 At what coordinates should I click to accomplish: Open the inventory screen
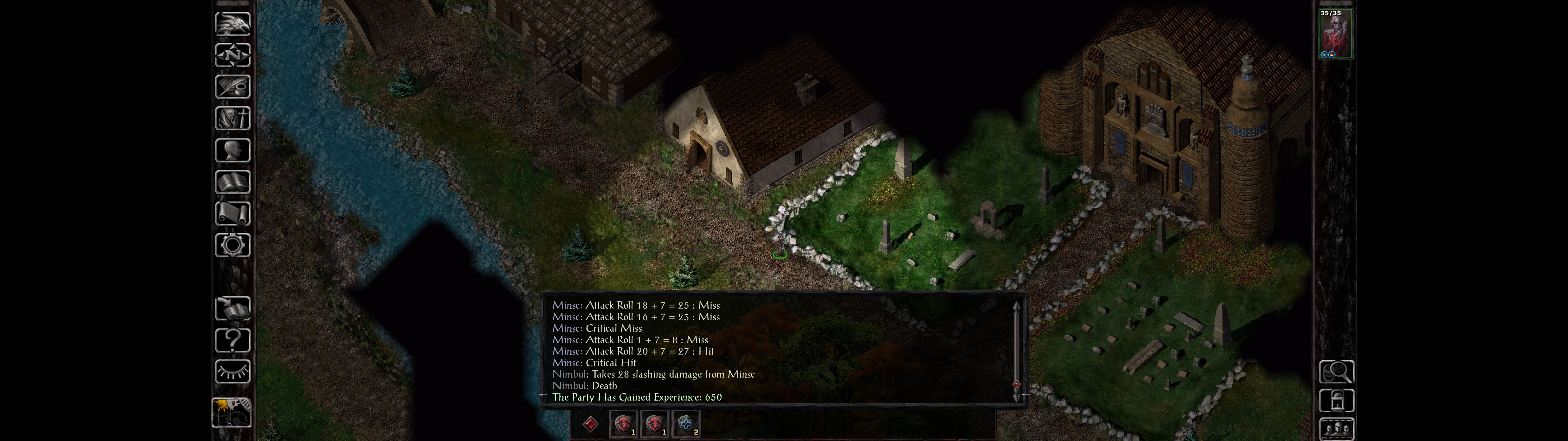point(232,118)
